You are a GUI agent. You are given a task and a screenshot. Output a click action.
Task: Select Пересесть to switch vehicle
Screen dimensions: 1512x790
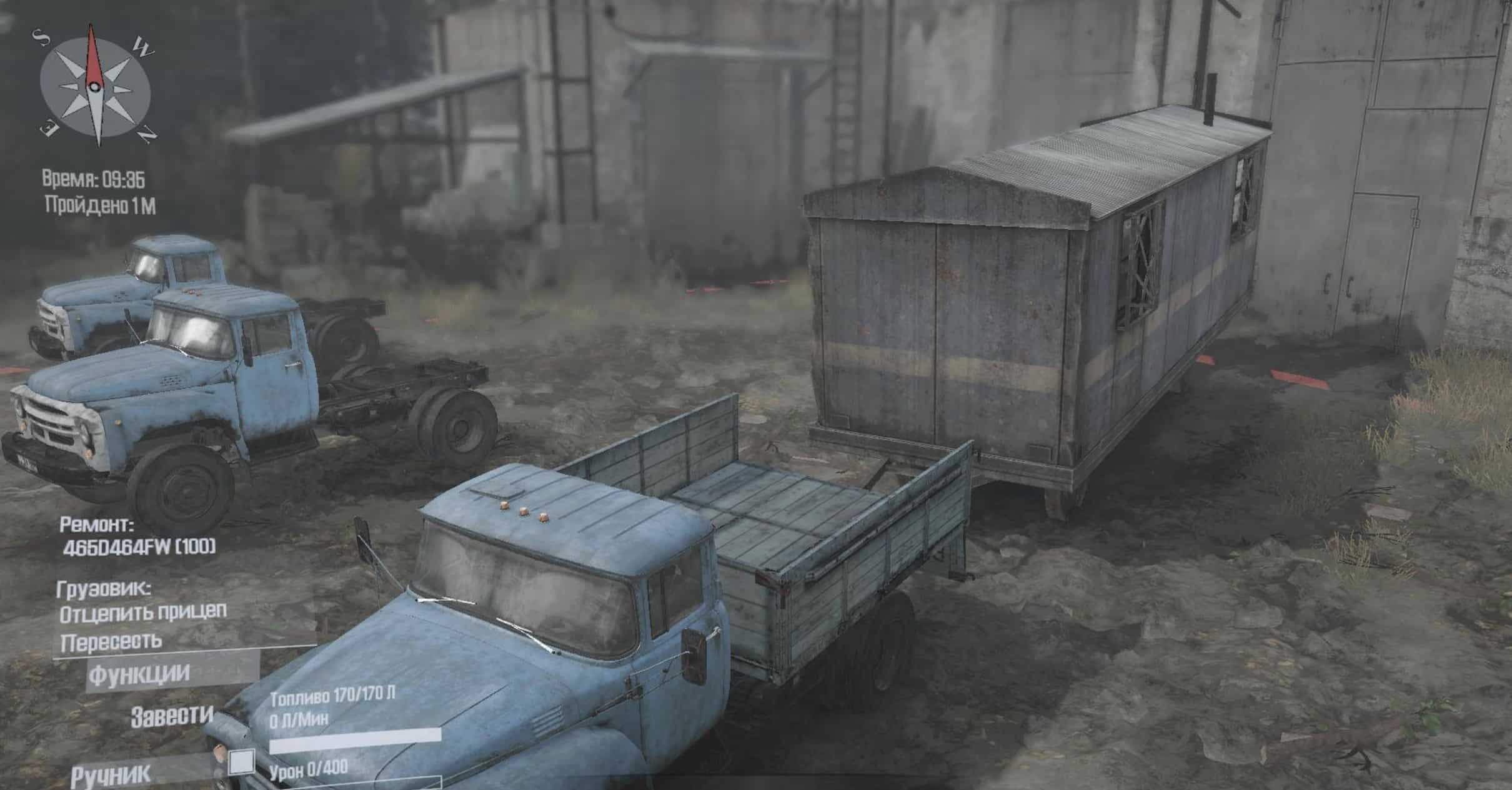point(111,642)
